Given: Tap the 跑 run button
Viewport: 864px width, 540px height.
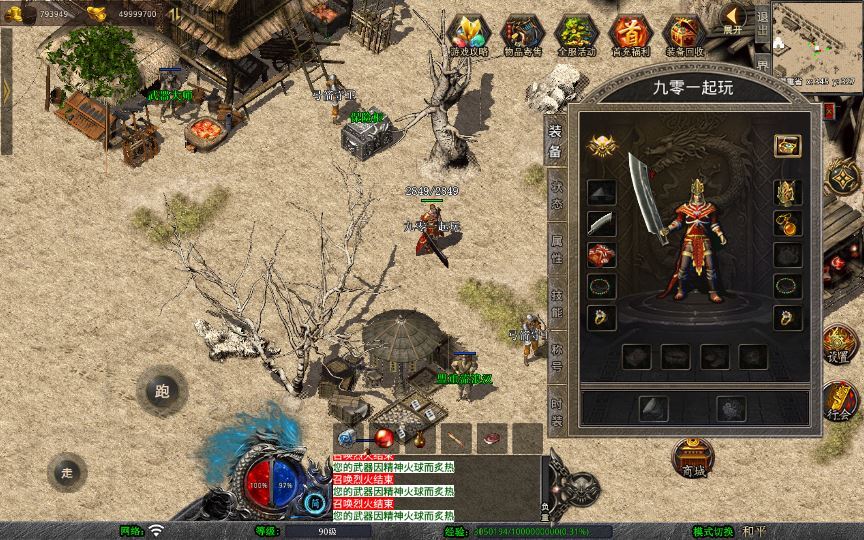Looking at the screenshot, I should pos(161,391).
